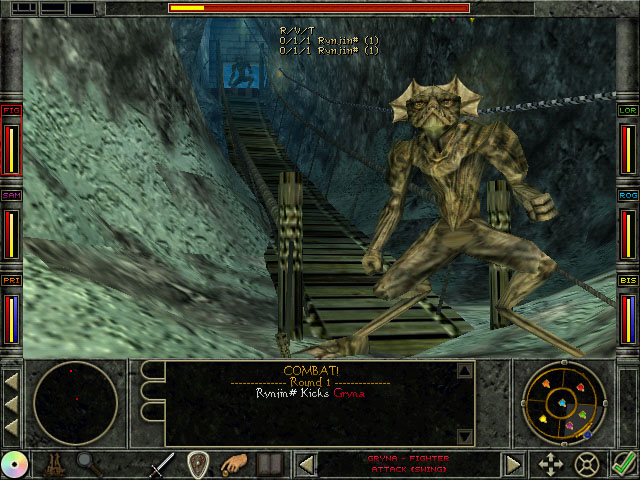
Task: Activate the four-arrow movement button
Action: [x=551, y=465]
